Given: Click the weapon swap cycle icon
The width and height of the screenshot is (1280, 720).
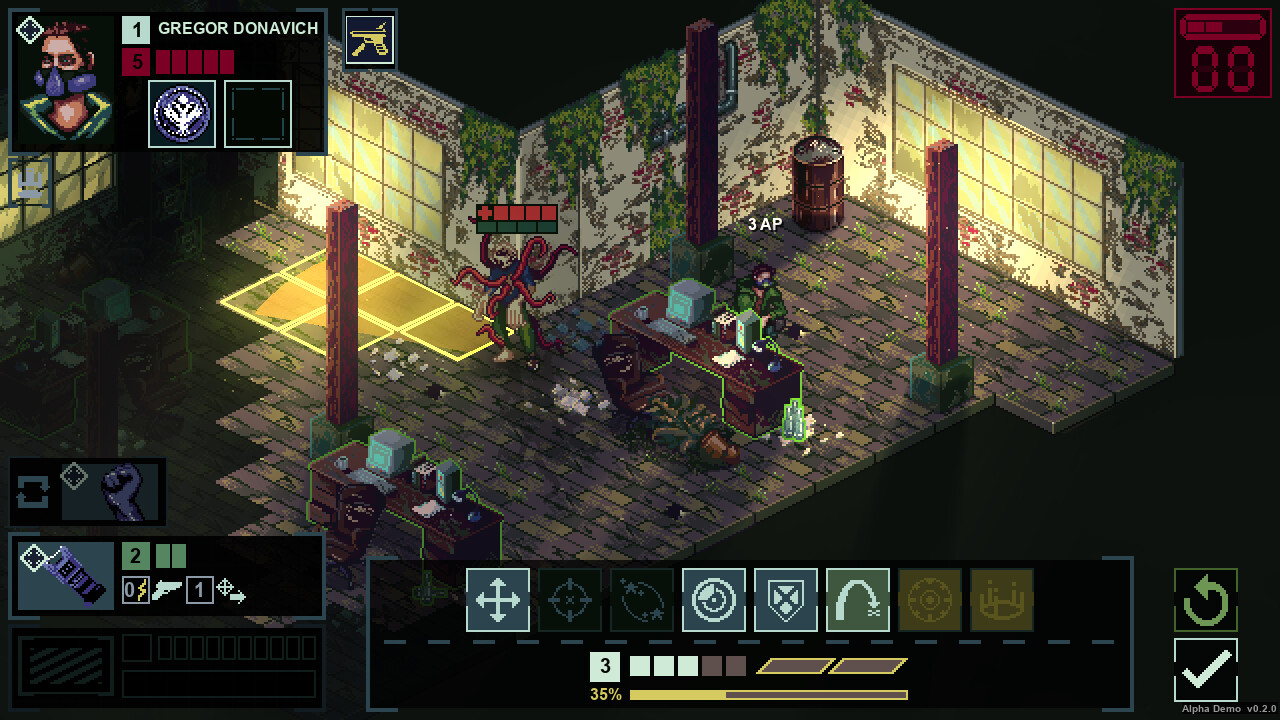Looking at the screenshot, I should click(33, 491).
